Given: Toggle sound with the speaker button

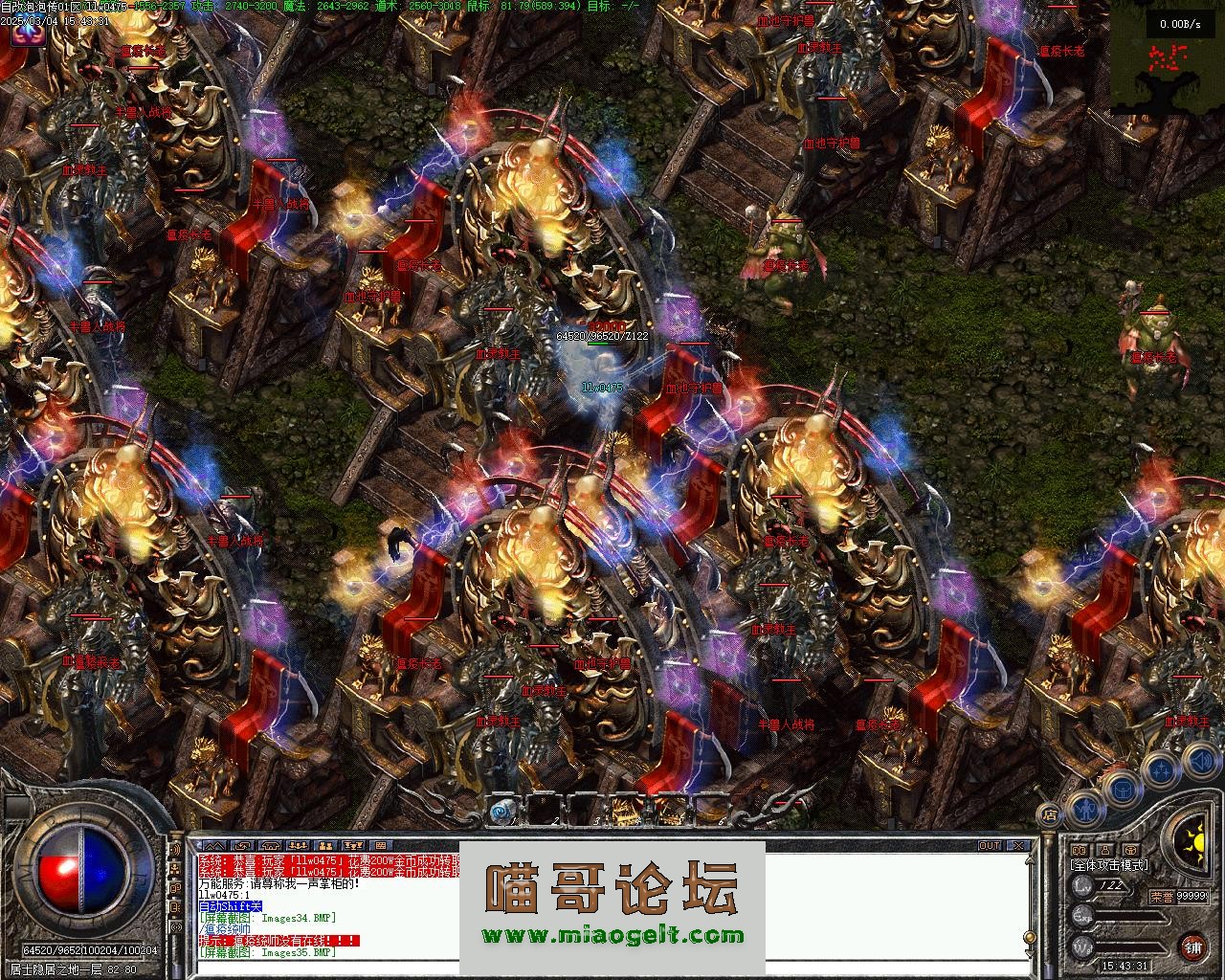Looking at the screenshot, I should (x=1201, y=762).
